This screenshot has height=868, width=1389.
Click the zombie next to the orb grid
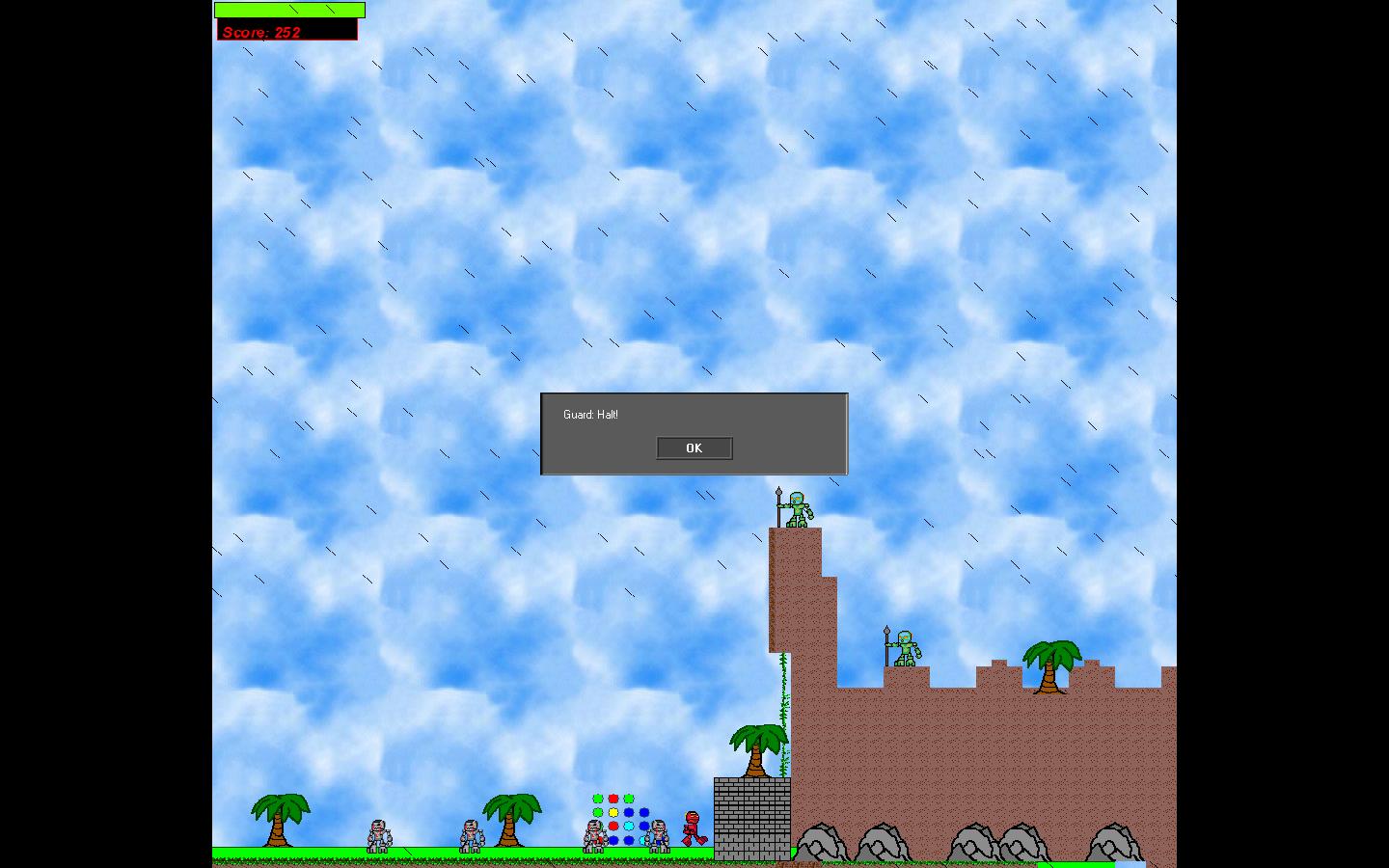pos(594,834)
